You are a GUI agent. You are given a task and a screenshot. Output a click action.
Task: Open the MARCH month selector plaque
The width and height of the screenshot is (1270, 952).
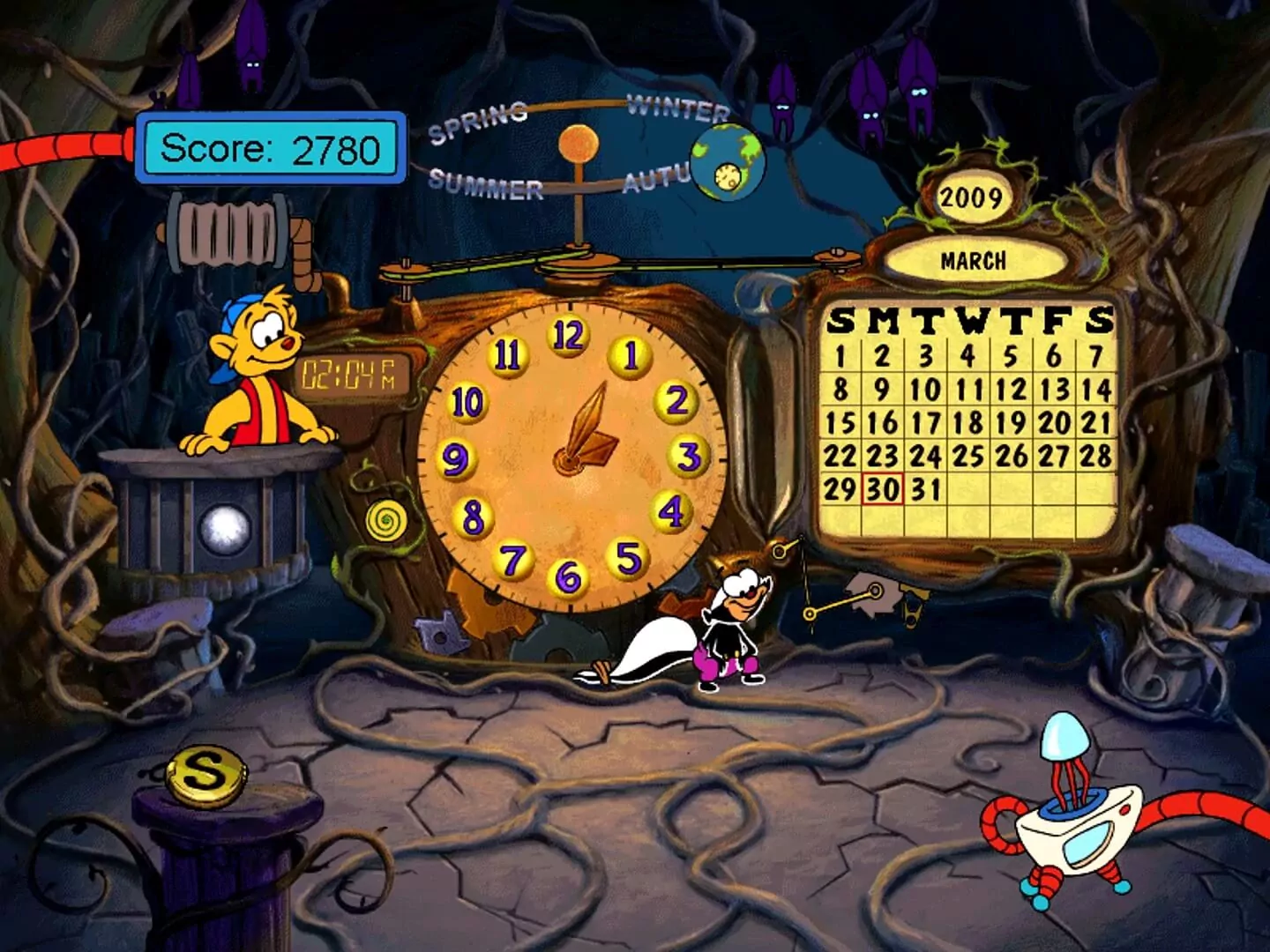click(x=975, y=259)
